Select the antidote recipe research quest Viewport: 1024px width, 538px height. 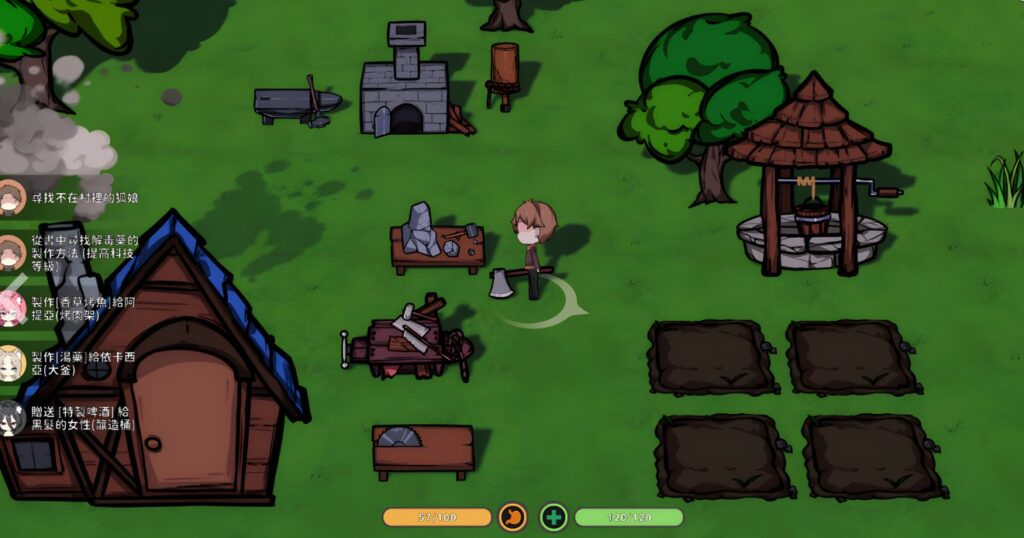[x=84, y=254]
